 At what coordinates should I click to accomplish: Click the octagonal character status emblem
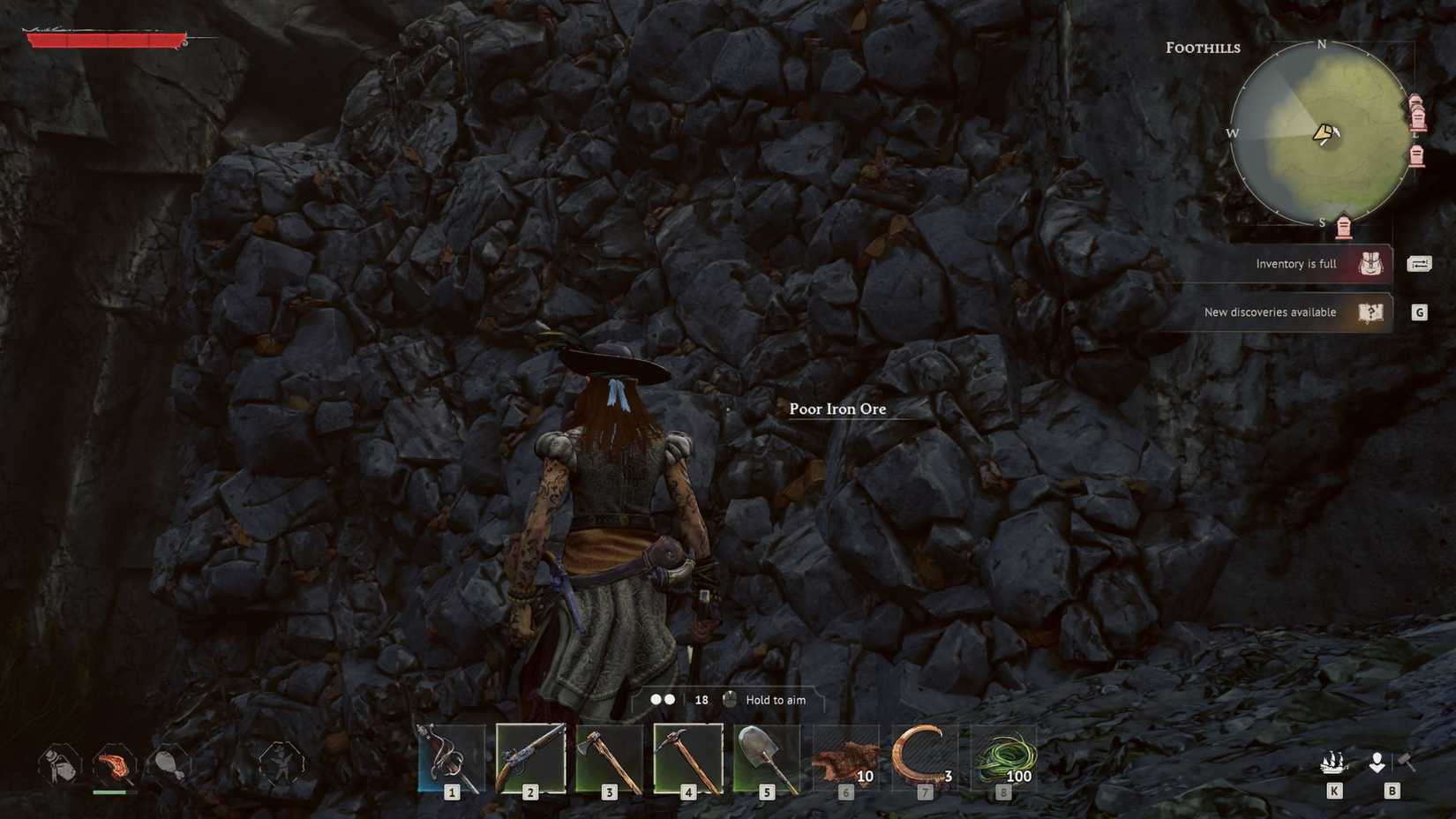(x=281, y=766)
